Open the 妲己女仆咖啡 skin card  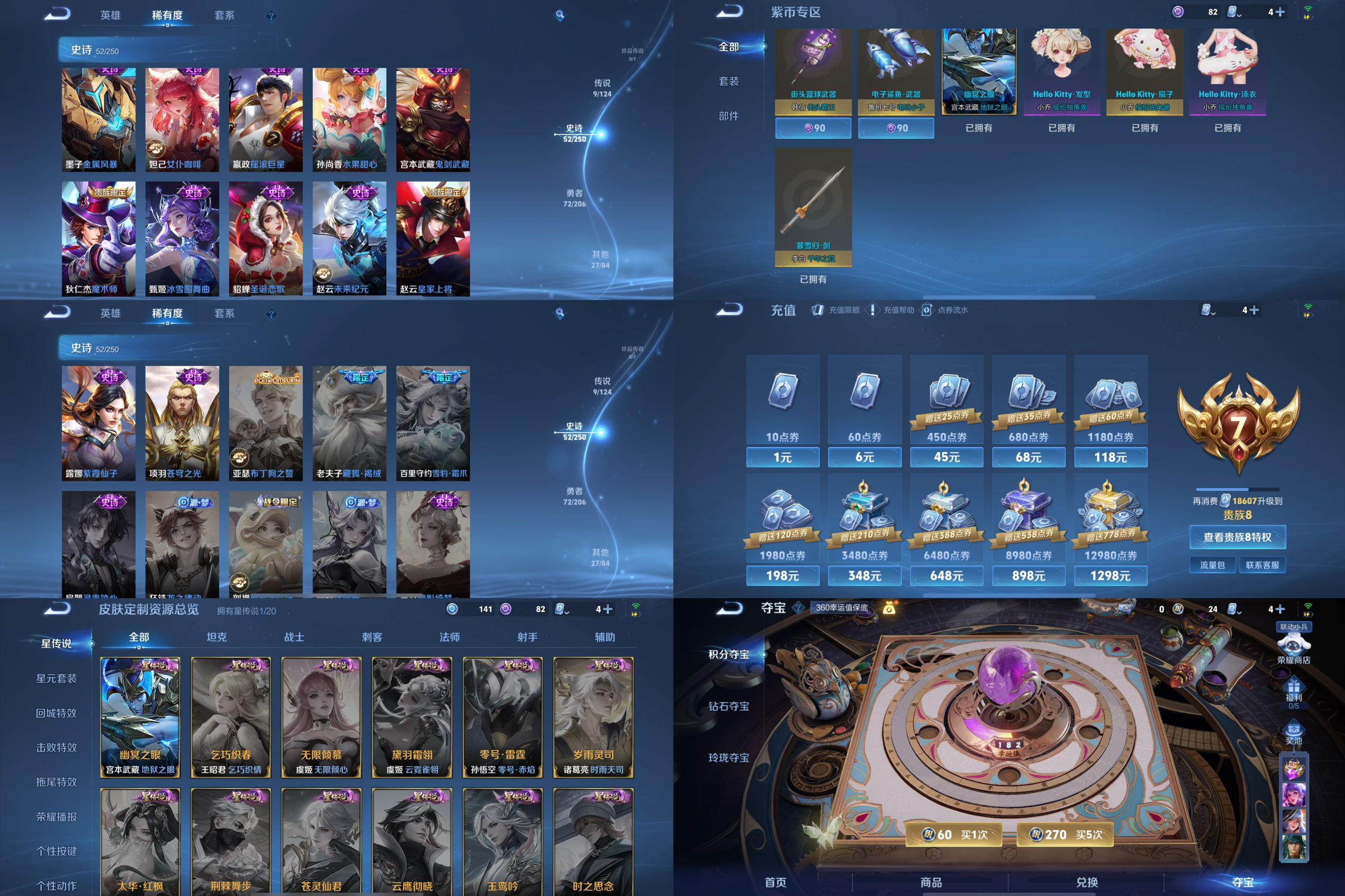click(182, 119)
